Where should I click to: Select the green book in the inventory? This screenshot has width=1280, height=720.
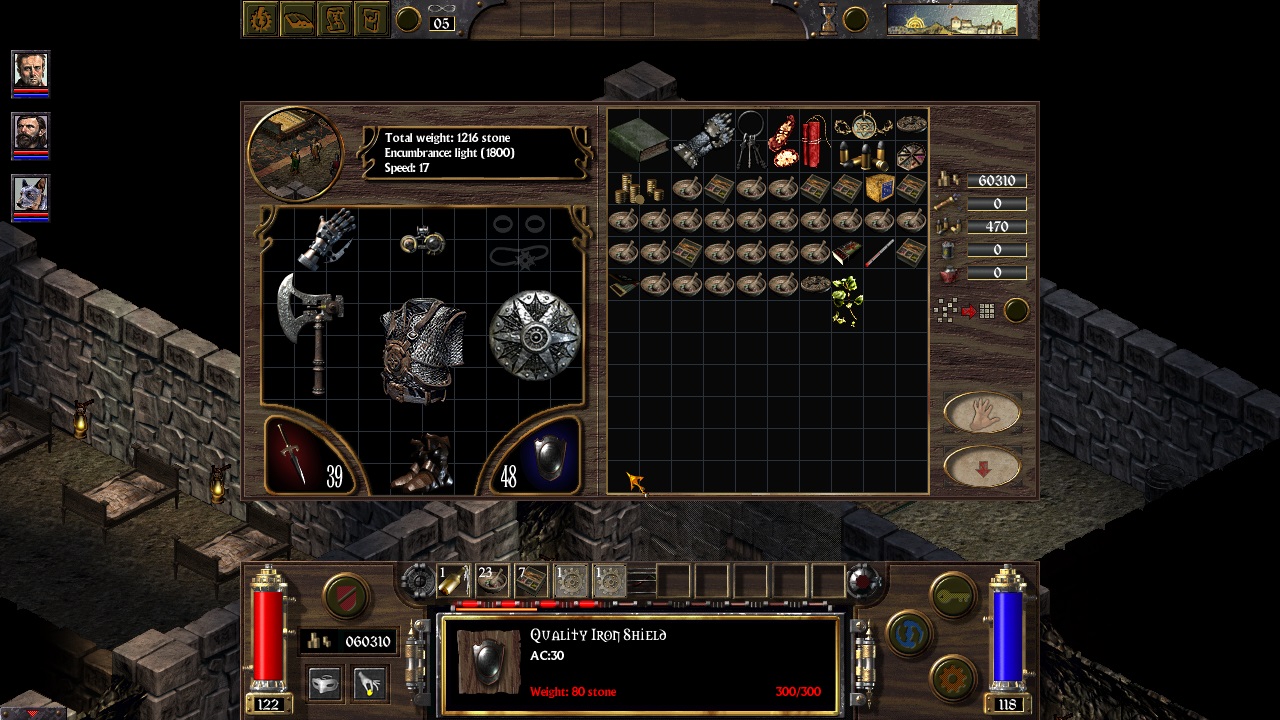click(639, 141)
